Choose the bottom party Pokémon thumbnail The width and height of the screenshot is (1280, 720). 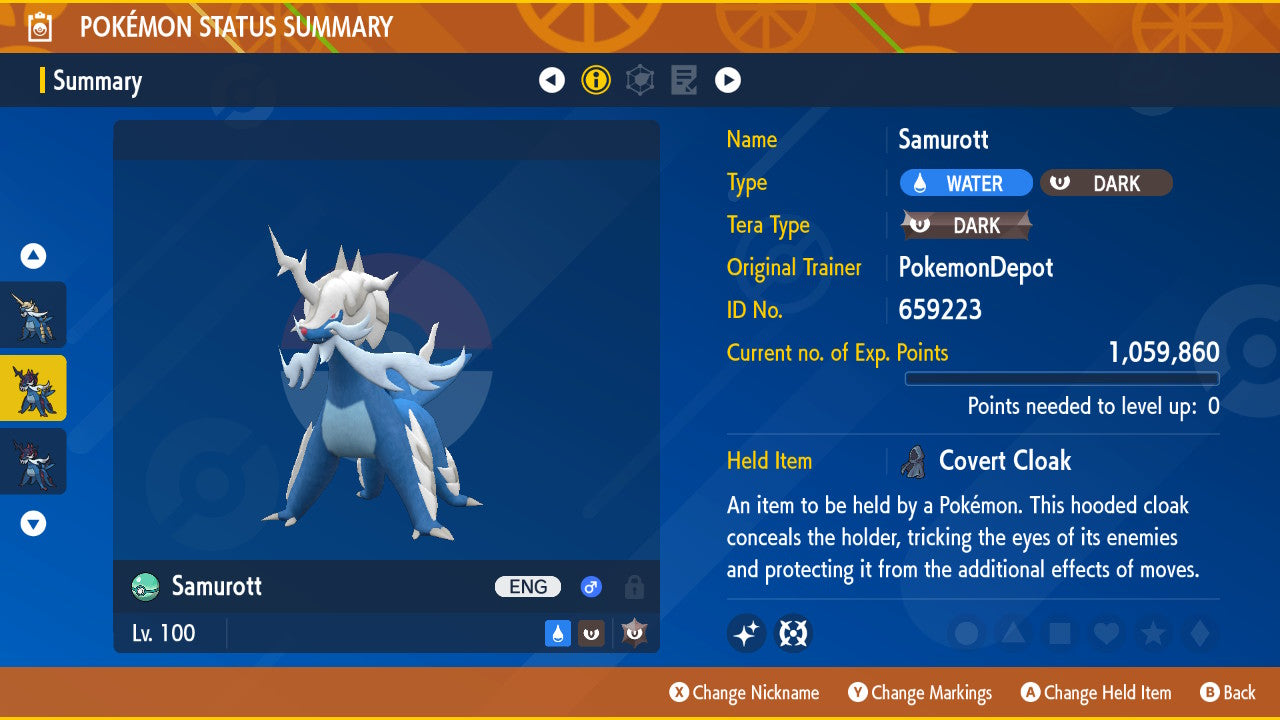33,461
